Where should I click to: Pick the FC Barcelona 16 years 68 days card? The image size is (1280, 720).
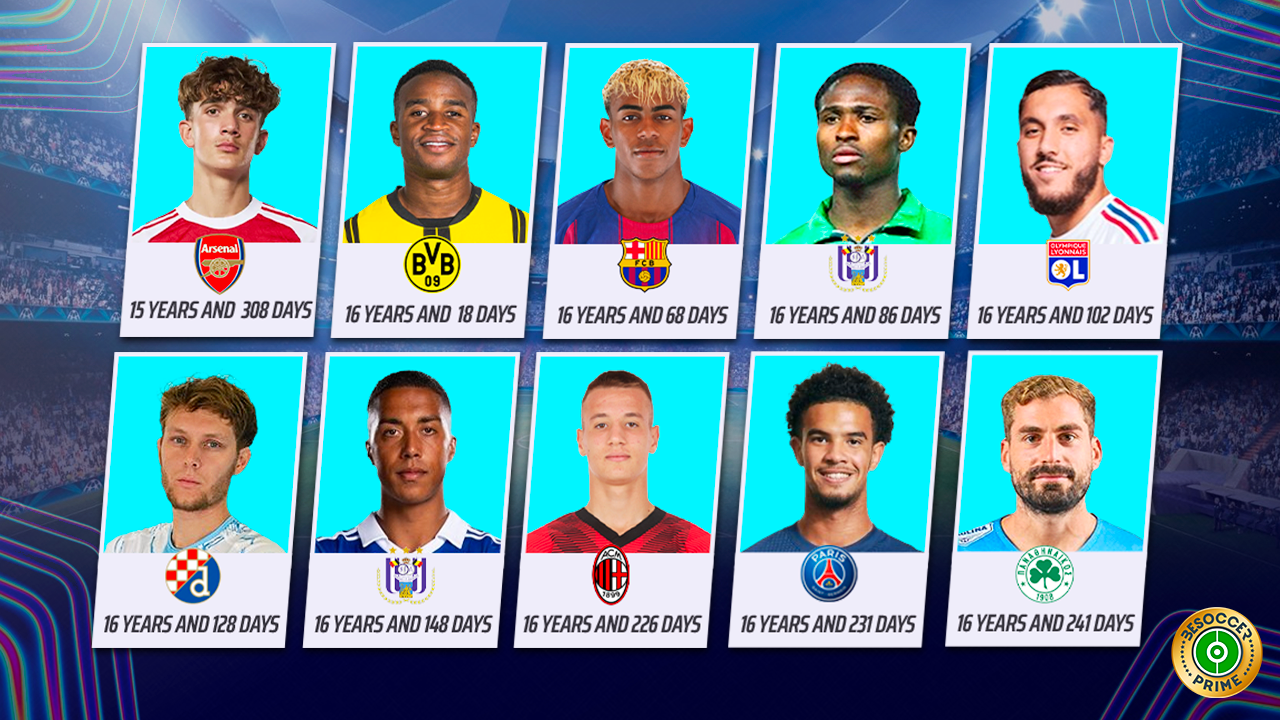tap(648, 190)
